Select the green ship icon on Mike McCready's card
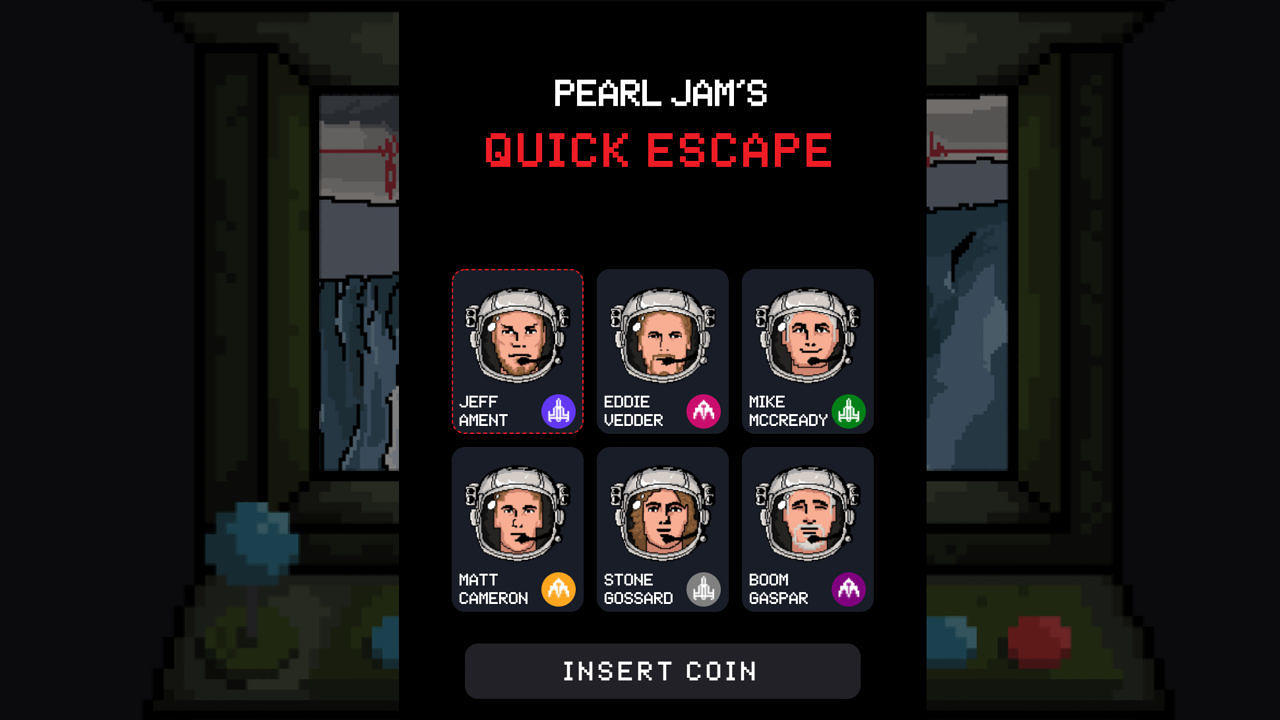Viewport: 1280px width, 720px height. [848, 409]
